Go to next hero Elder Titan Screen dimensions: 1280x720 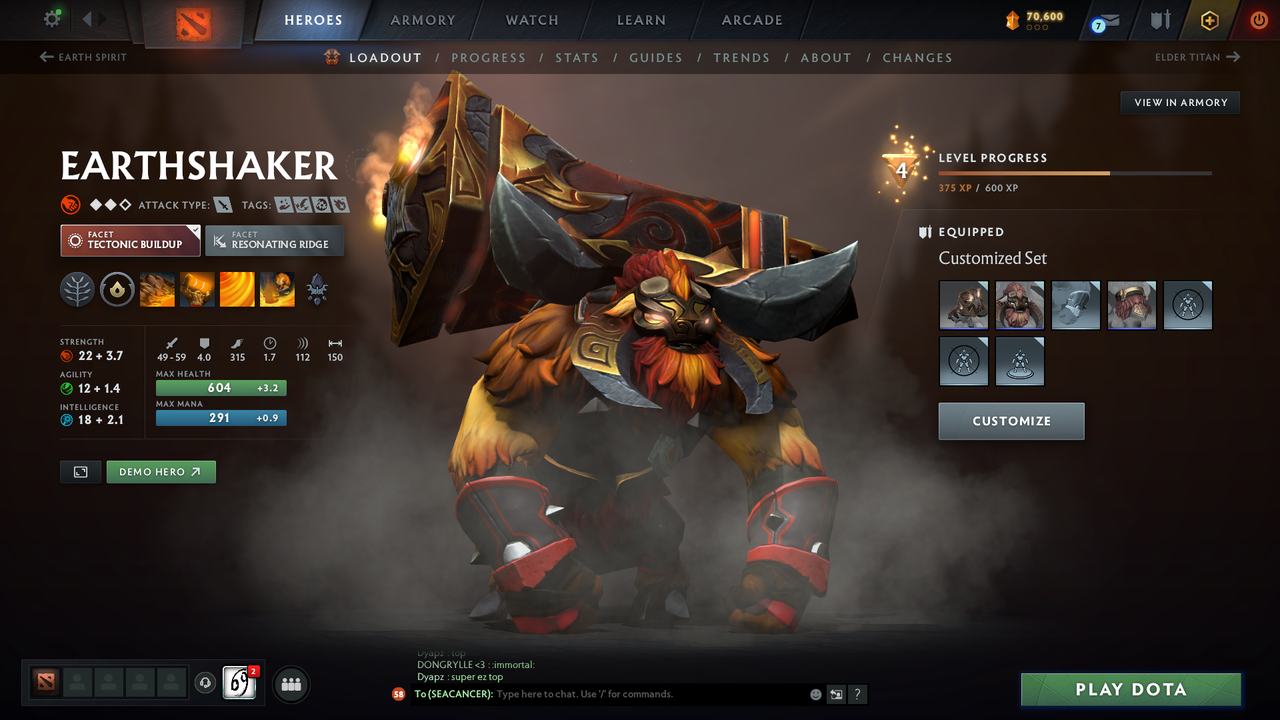tap(1197, 57)
